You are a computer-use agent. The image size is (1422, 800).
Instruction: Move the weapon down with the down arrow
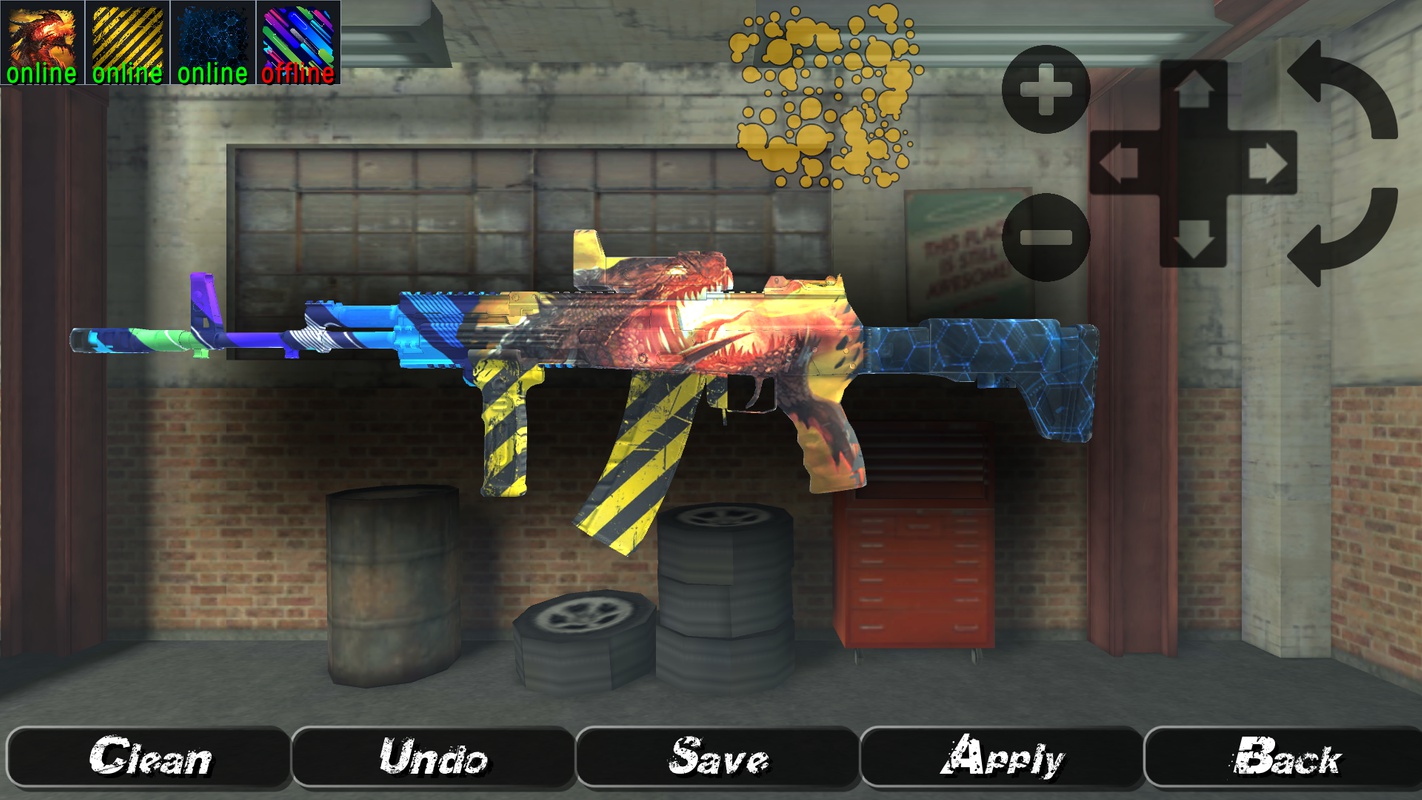(1193, 238)
